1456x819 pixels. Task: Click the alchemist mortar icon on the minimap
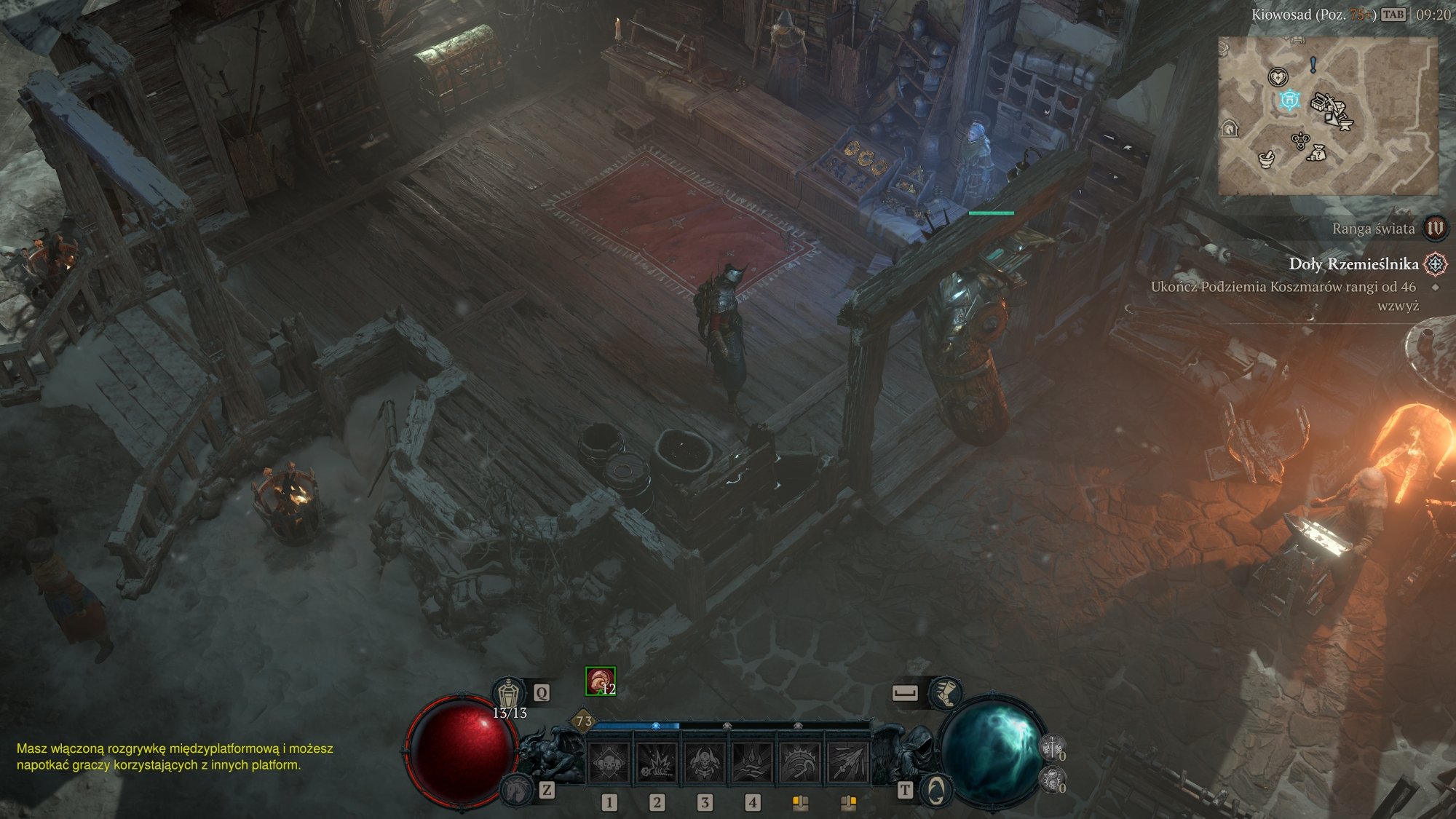[1266, 160]
